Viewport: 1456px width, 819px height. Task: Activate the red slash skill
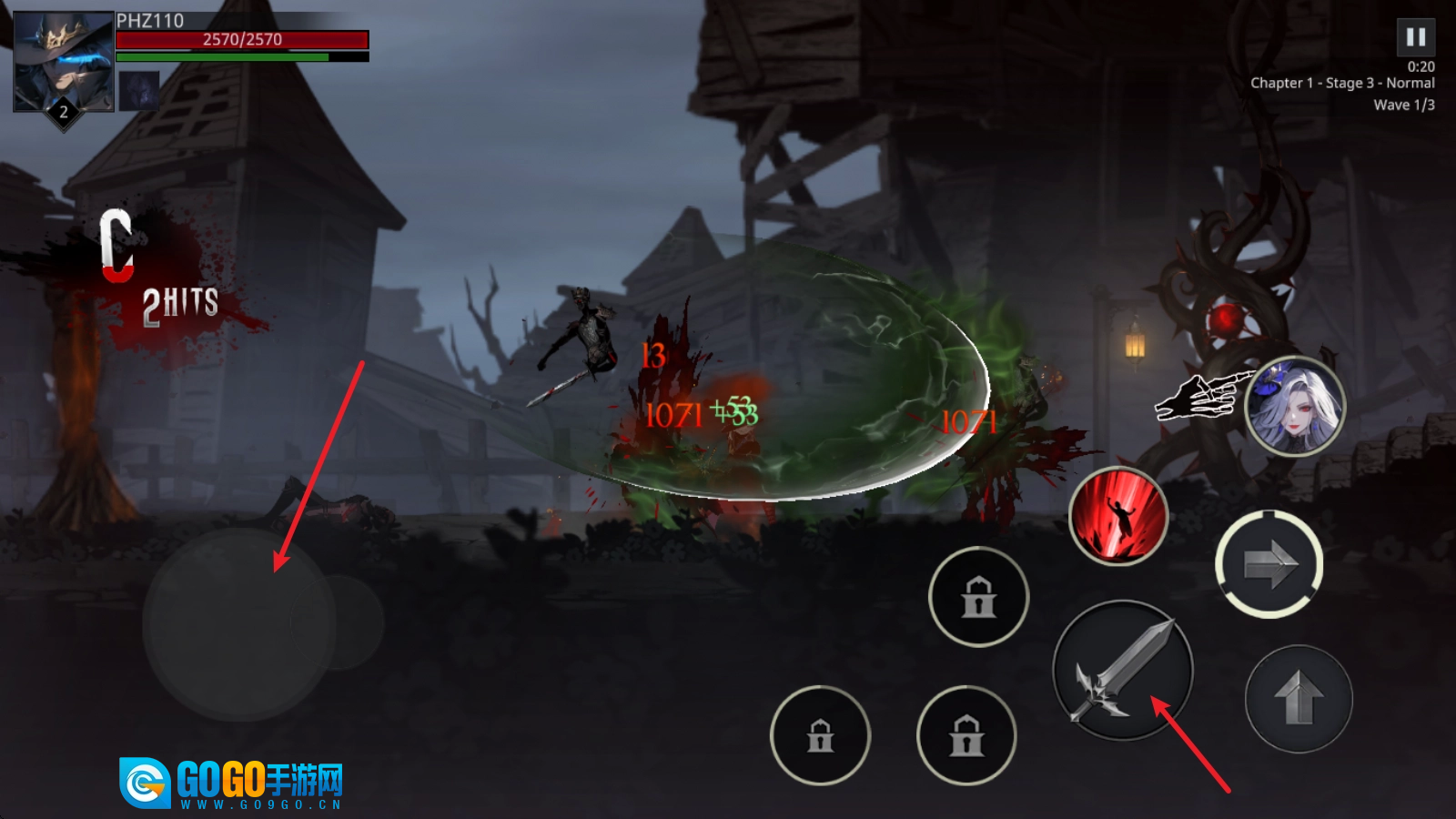[x=1117, y=516]
